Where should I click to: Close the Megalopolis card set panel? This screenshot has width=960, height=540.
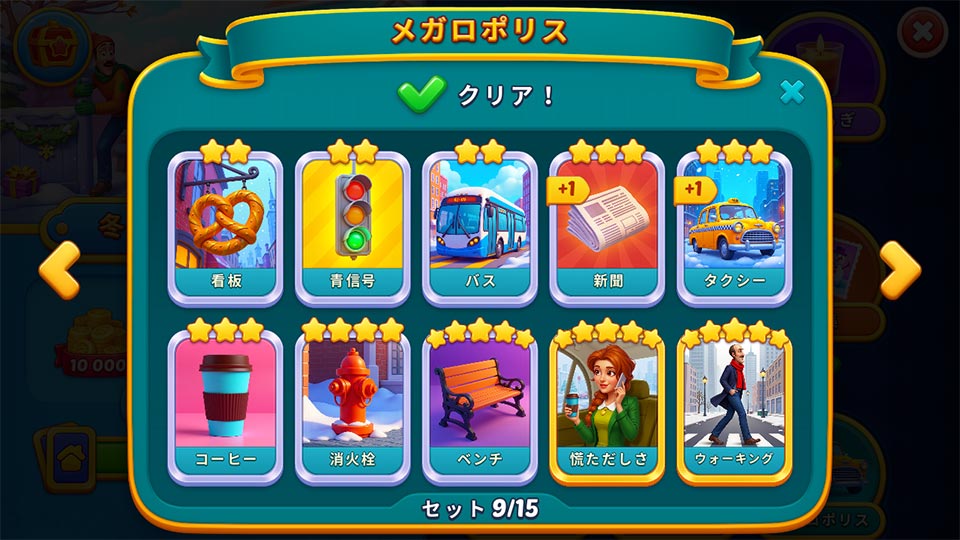[792, 92]
